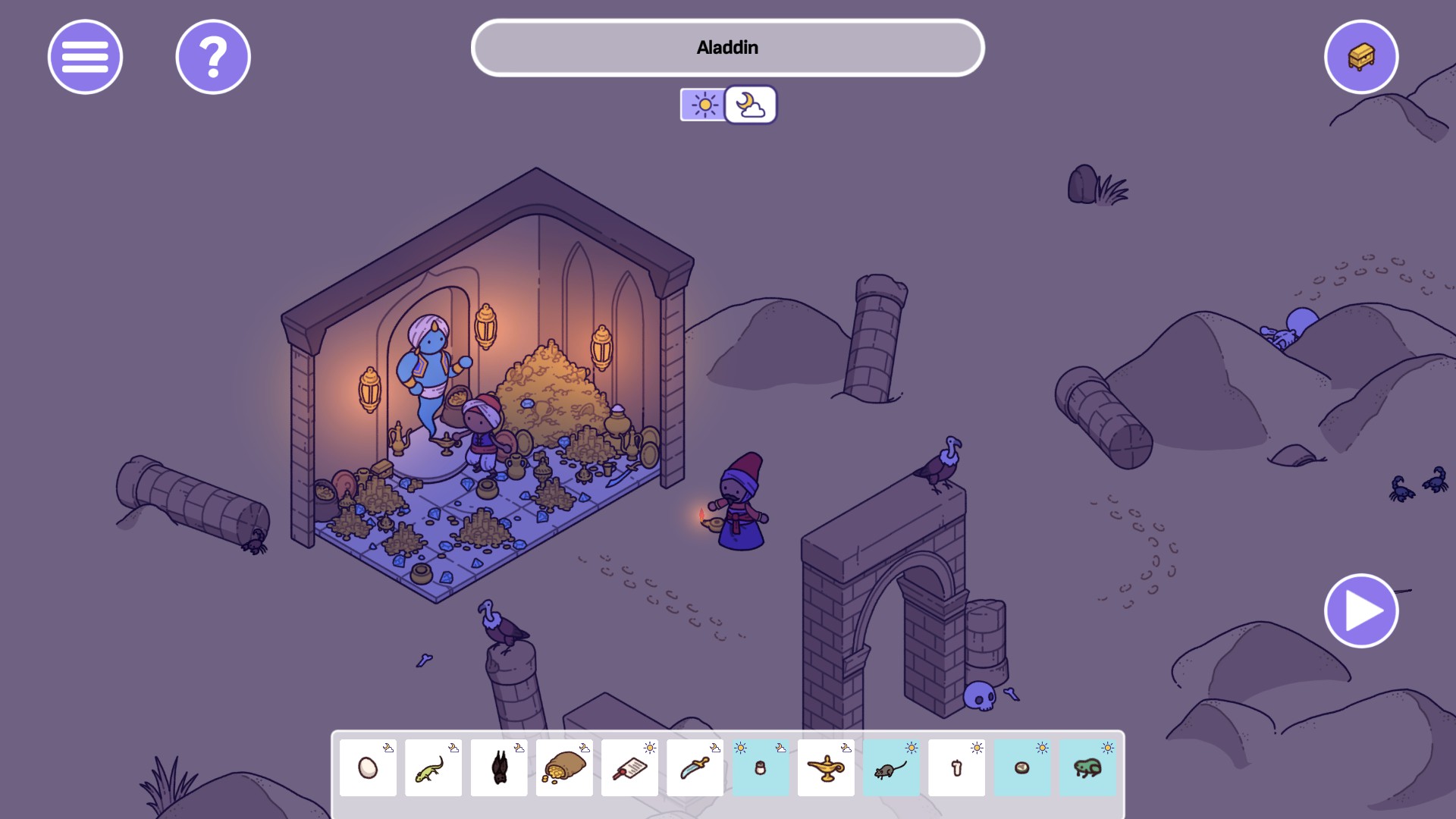Image resolution: width=1456 pixels, height=819 pixels.
Task: Open the hamburger menu
Action: tap(85, 57)
